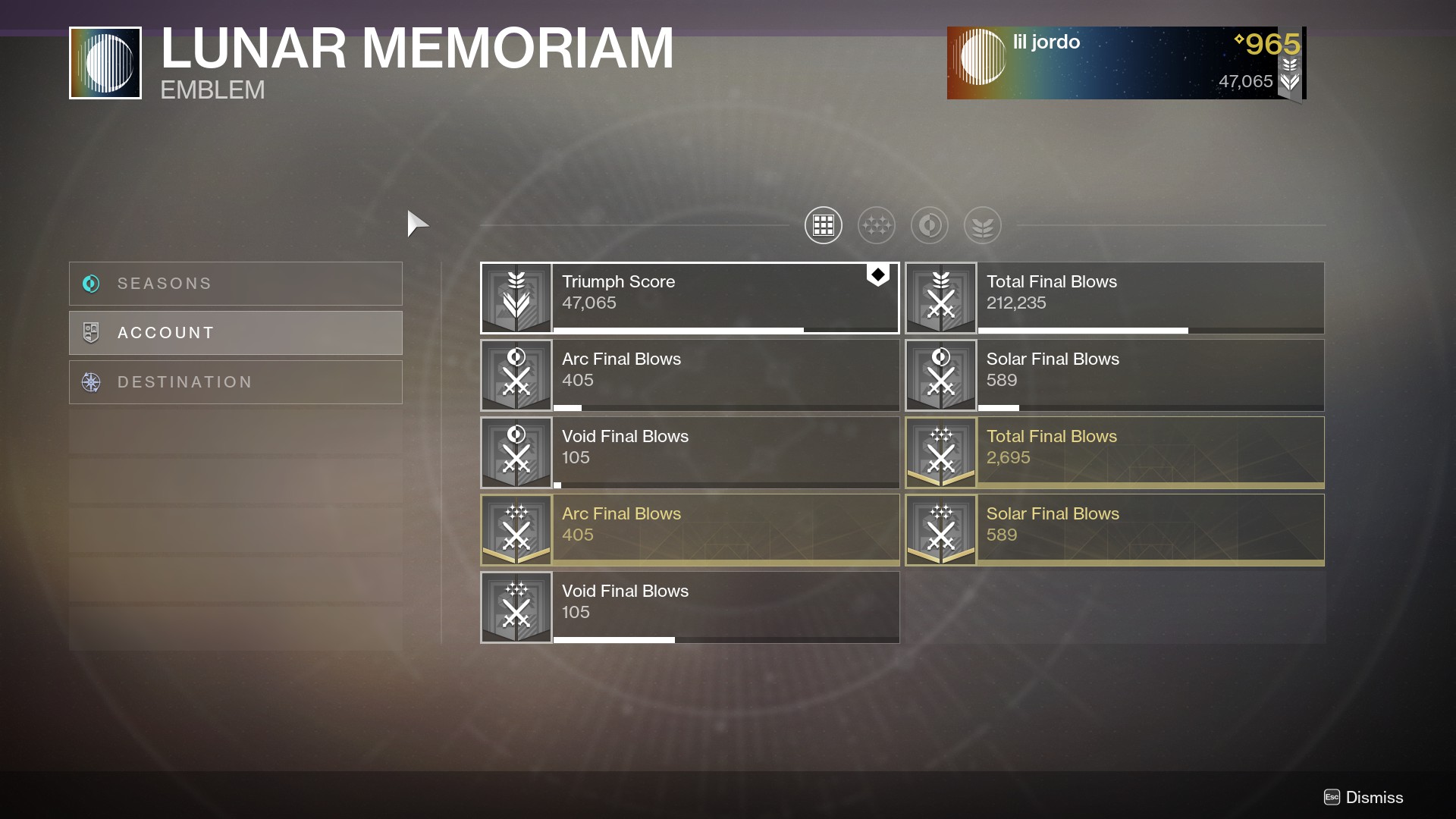Select the highlighted Solar Final Blows 589 tile
The width and height of the screenshot is (1456, 819).
[x=1113, y=529]
